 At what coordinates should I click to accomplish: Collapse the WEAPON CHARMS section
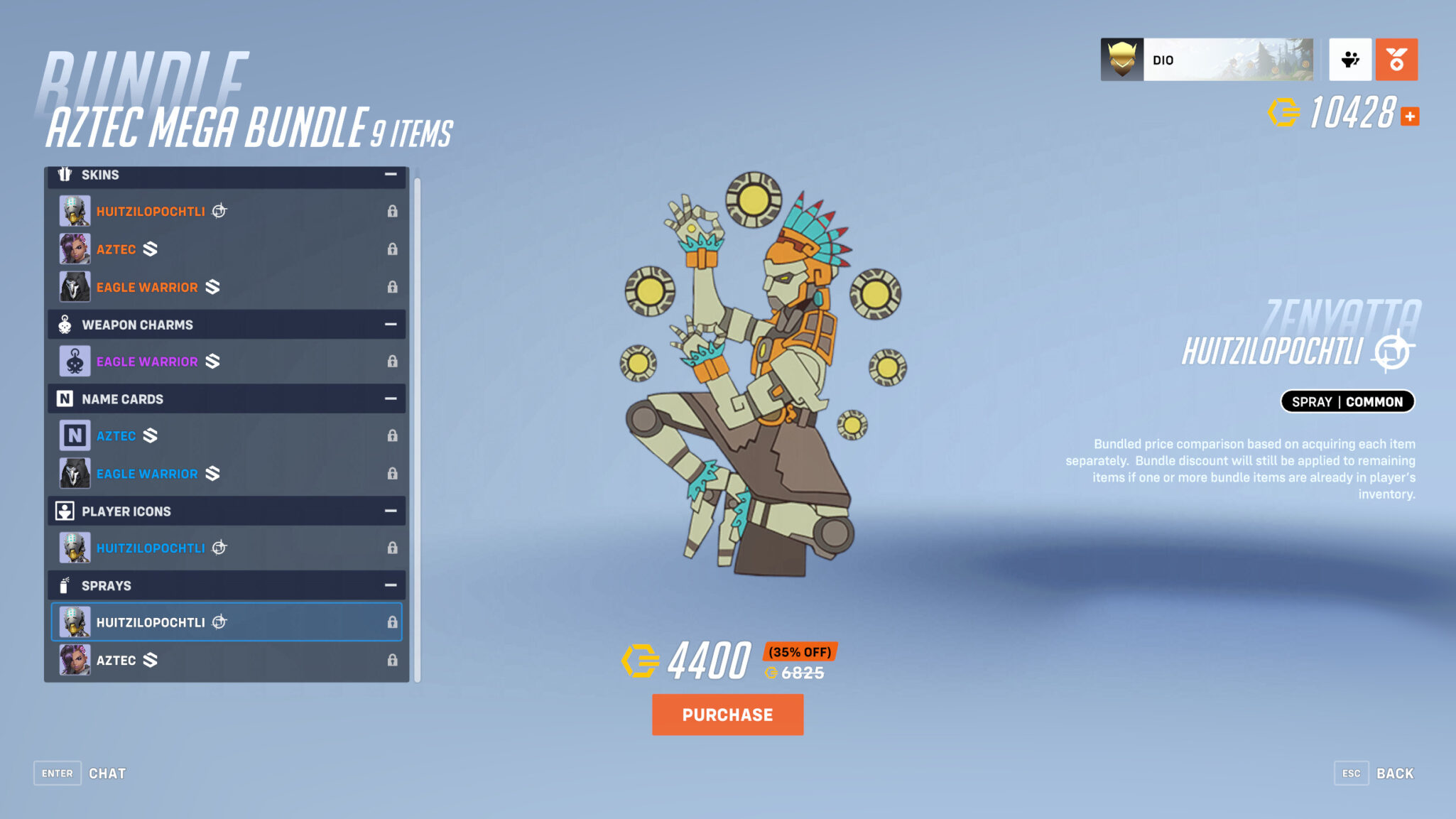click(x=390, y=324)
